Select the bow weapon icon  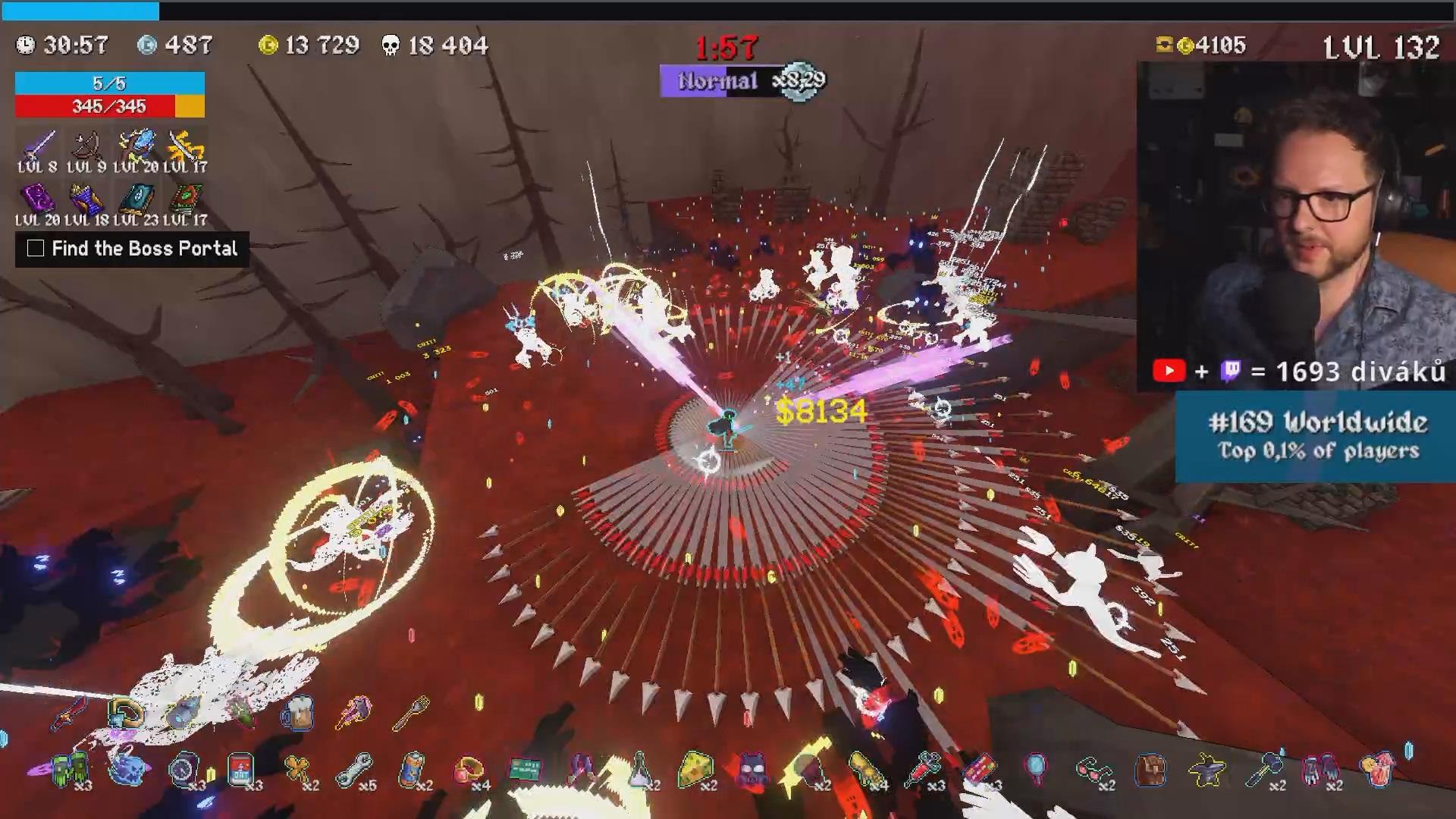point(86,146)
